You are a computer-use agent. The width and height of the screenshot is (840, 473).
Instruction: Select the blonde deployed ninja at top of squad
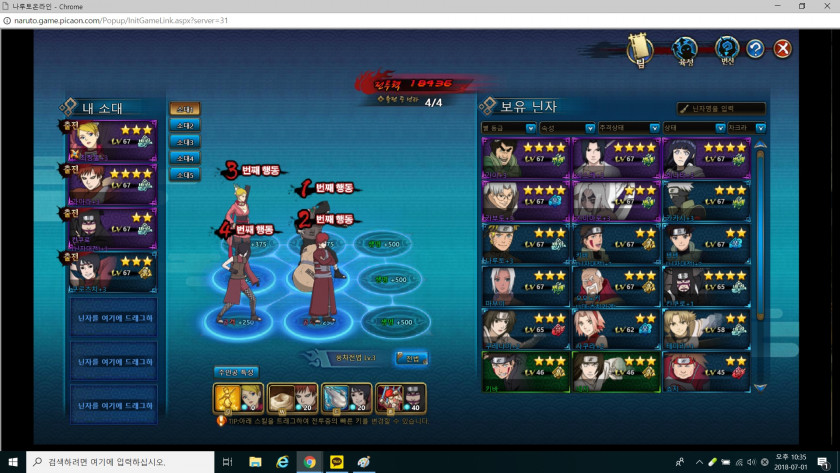[x=112, y=140]
